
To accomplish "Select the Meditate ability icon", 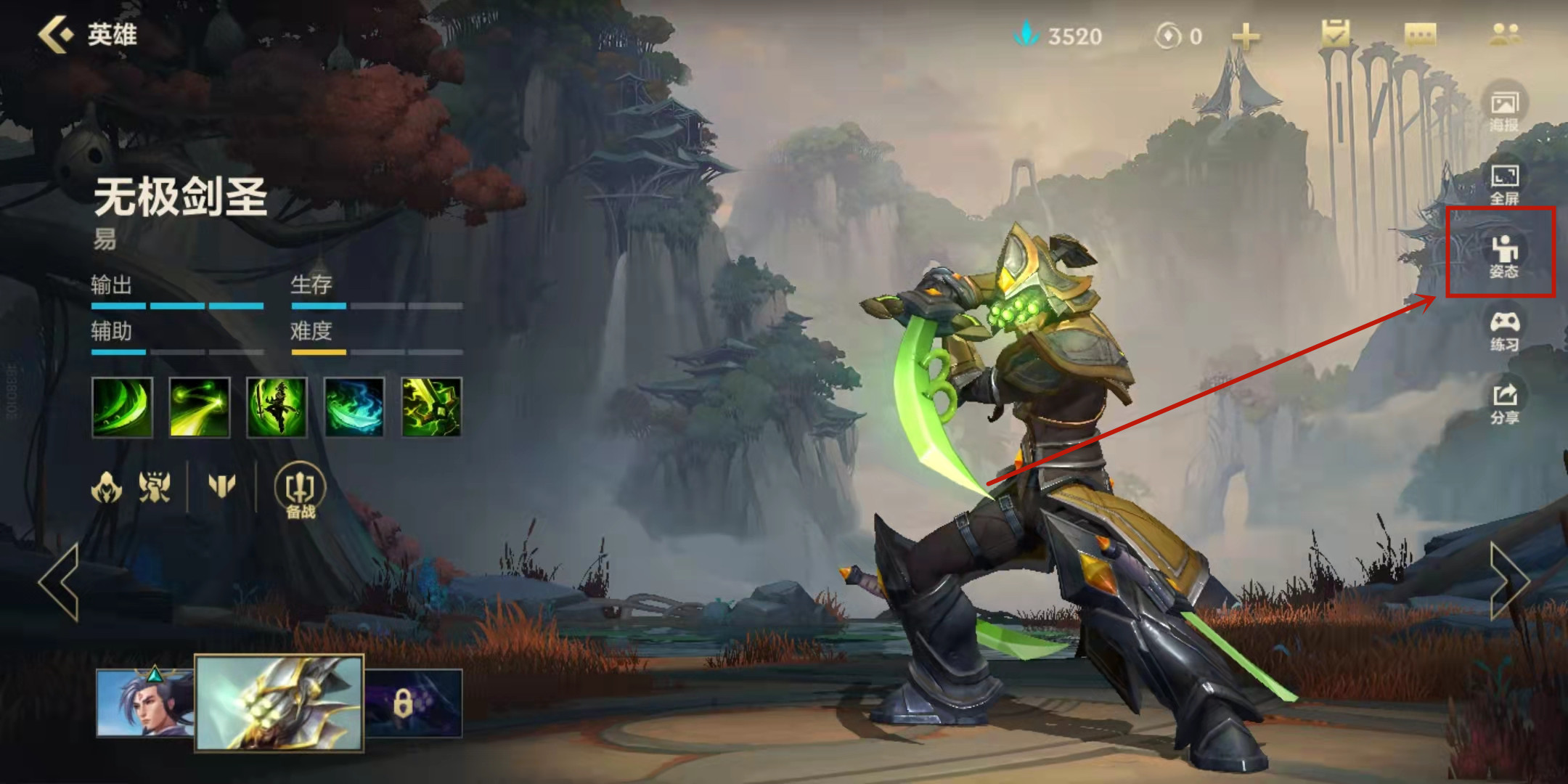I will tap(277, 407).
